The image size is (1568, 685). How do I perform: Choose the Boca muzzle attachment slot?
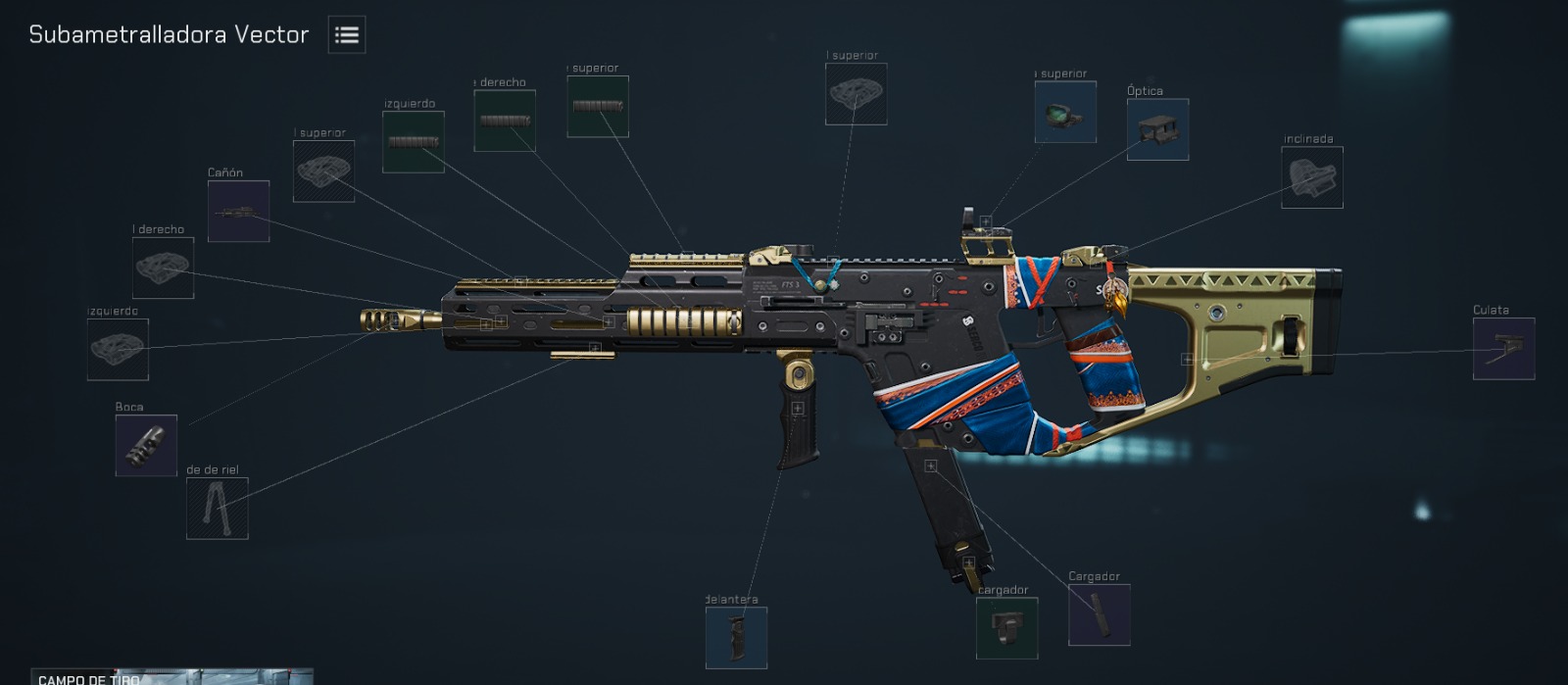(146, 445)
